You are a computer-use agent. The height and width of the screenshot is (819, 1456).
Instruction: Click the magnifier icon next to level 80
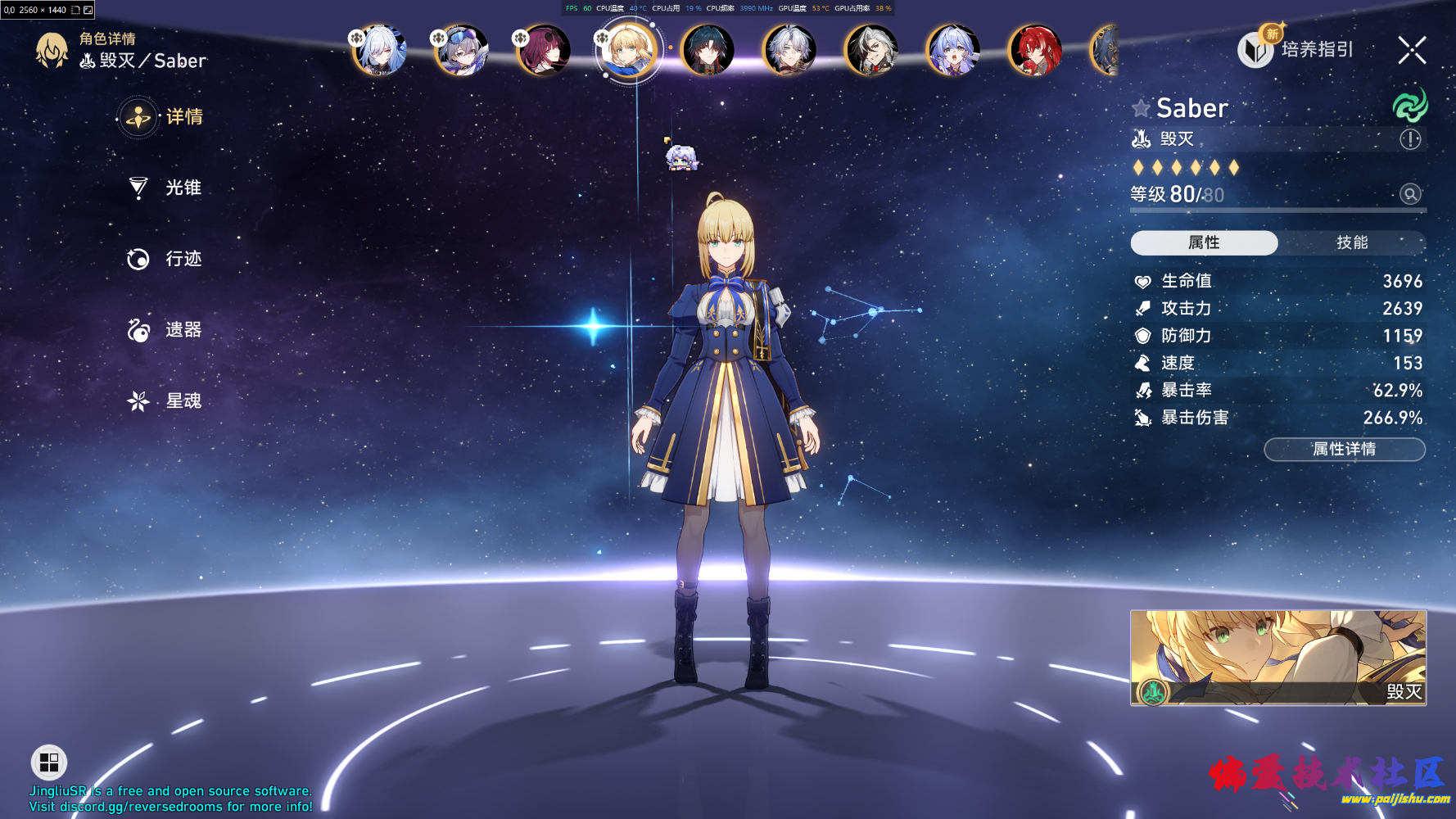pyautogui.click(x=1410, y=194)
